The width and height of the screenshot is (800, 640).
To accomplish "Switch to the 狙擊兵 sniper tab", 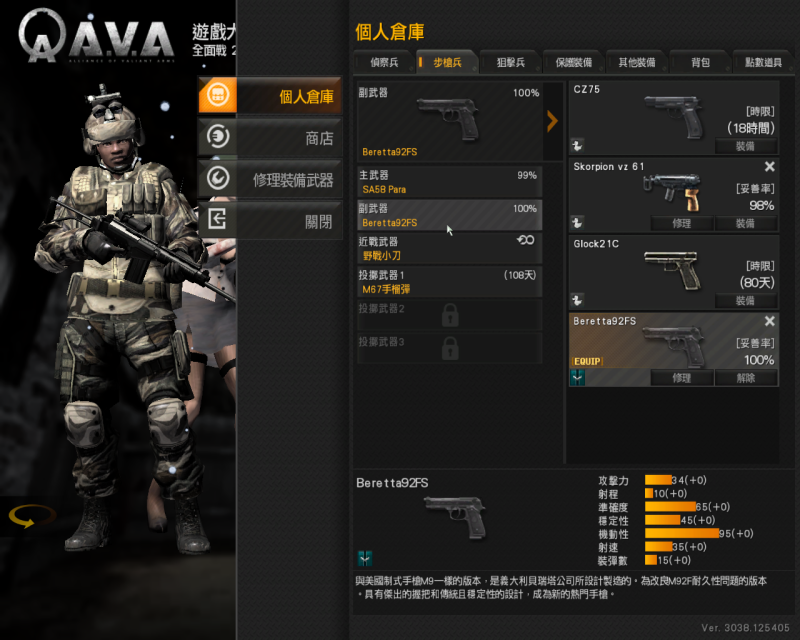I will pos(509,62).
